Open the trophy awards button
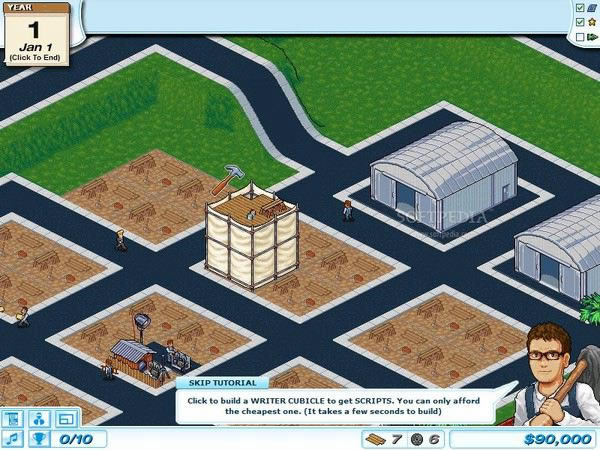 pos(41,439)
